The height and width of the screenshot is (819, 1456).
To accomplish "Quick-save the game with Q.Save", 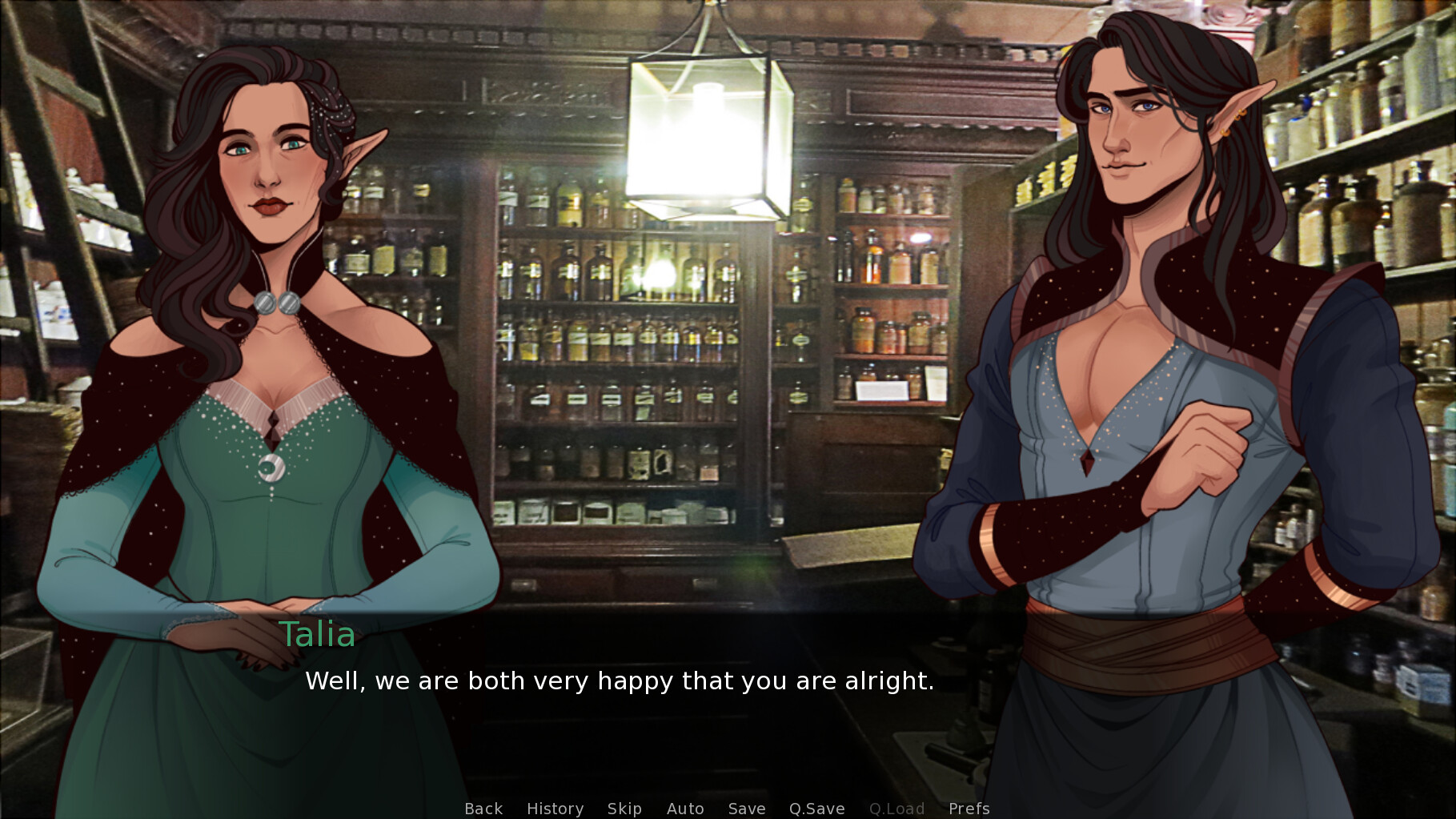I will click(x=816, y=809).
